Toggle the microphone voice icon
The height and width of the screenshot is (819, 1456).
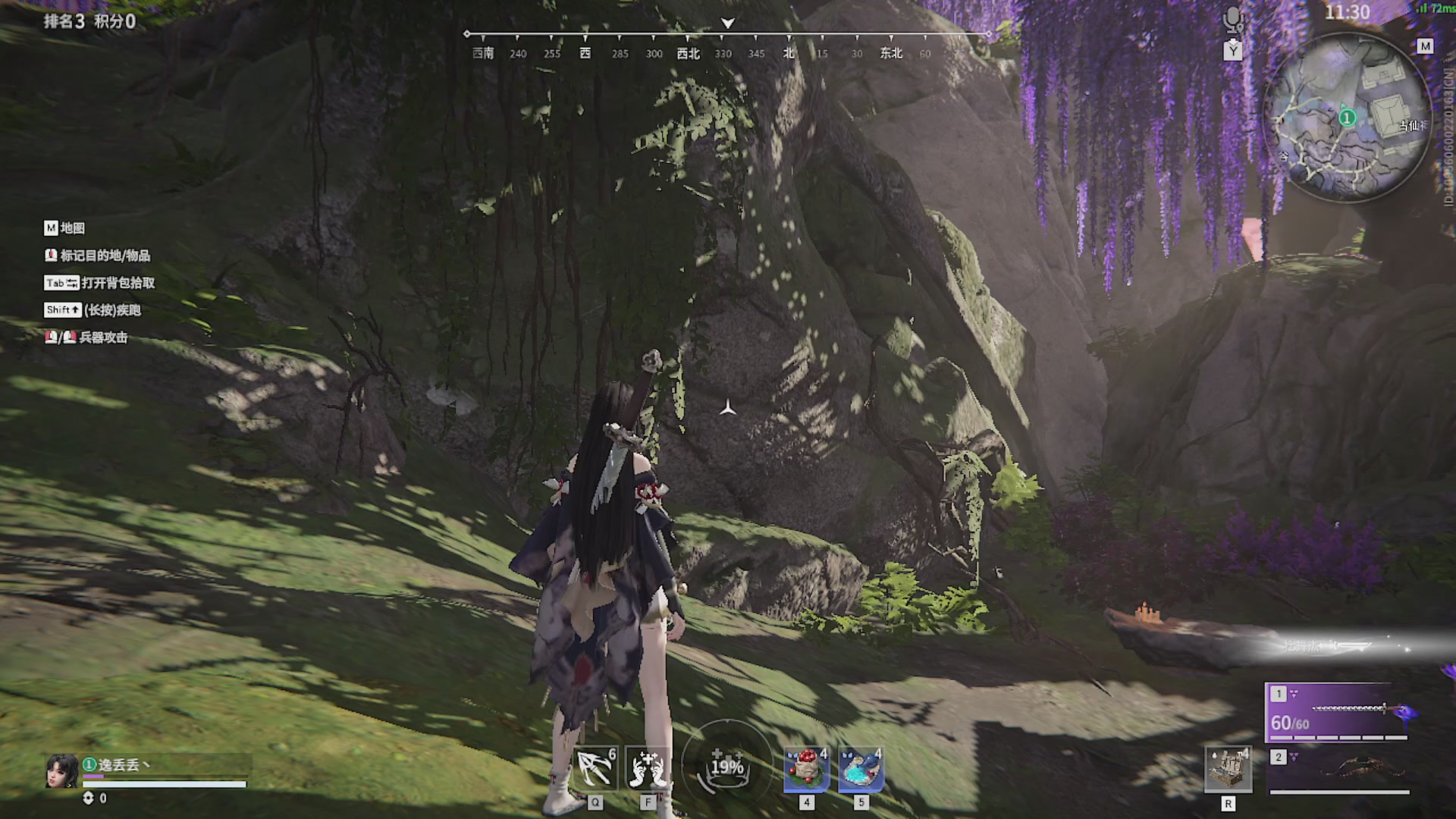(1233, 18)
